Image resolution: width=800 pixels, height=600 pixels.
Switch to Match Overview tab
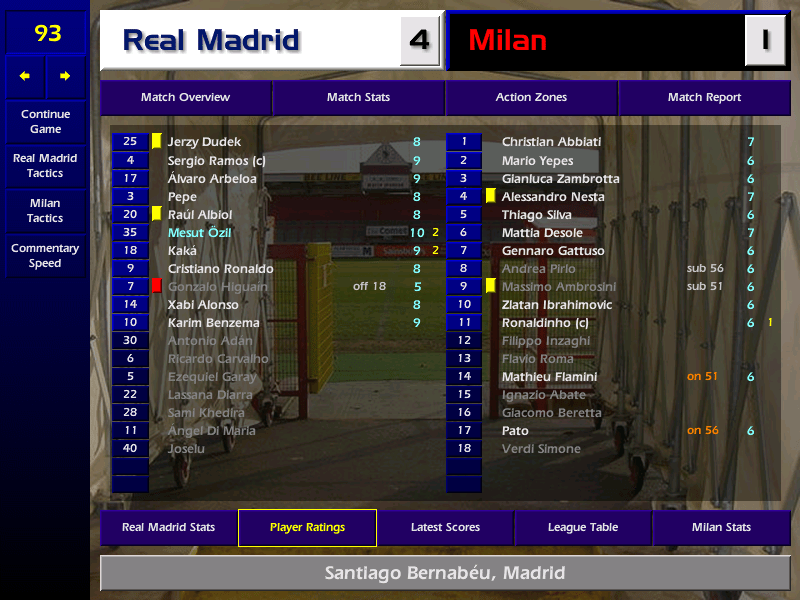point(185,98)
